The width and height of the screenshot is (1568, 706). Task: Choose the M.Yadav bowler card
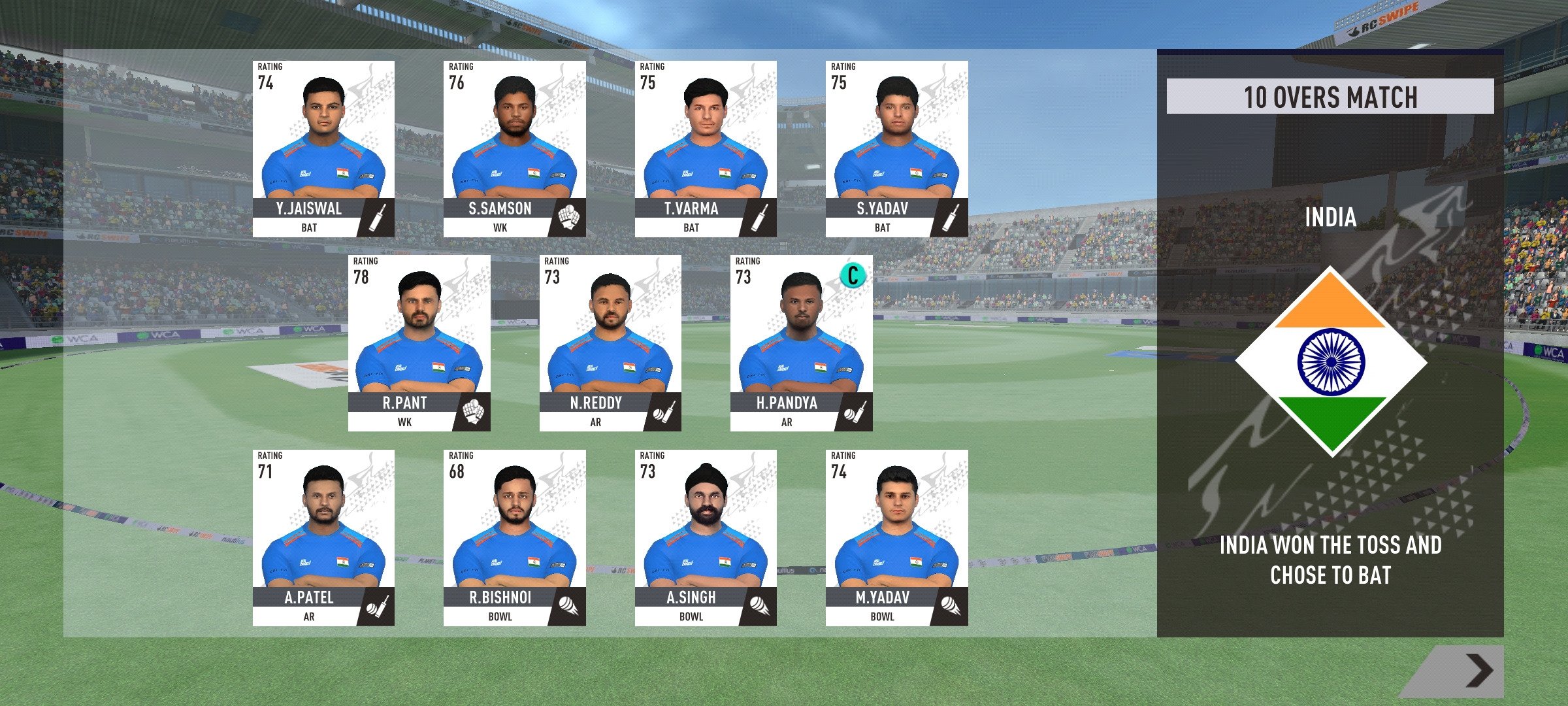click(896, 537)
